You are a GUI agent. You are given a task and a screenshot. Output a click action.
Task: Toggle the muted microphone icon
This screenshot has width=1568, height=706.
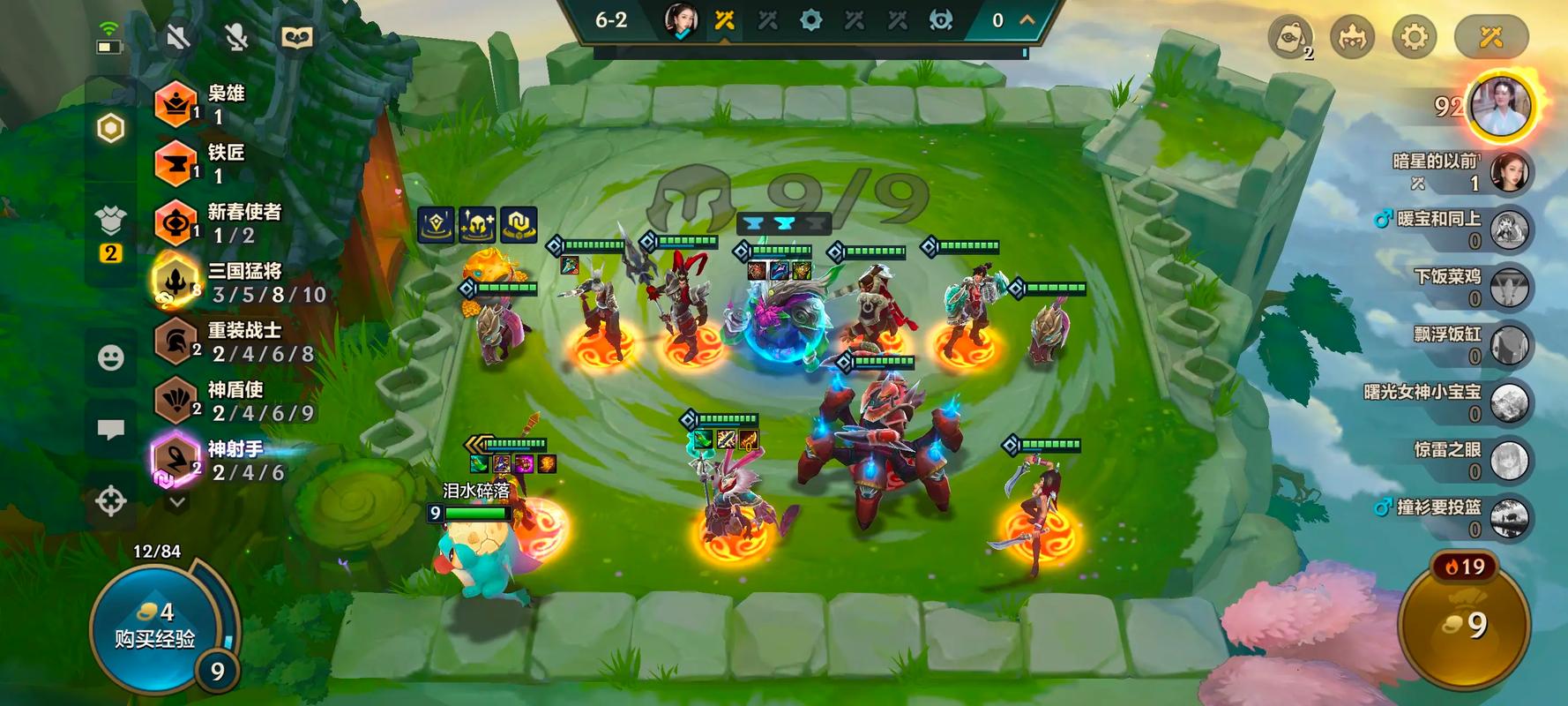tap(236, 37)
